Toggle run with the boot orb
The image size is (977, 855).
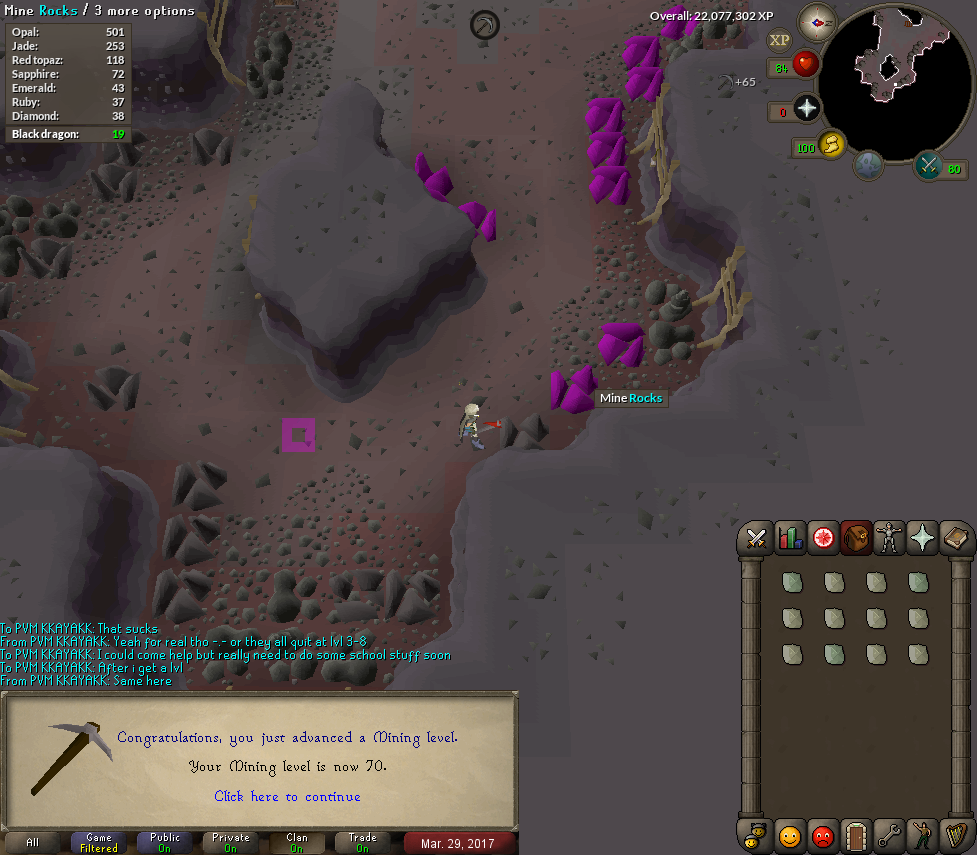831,146
